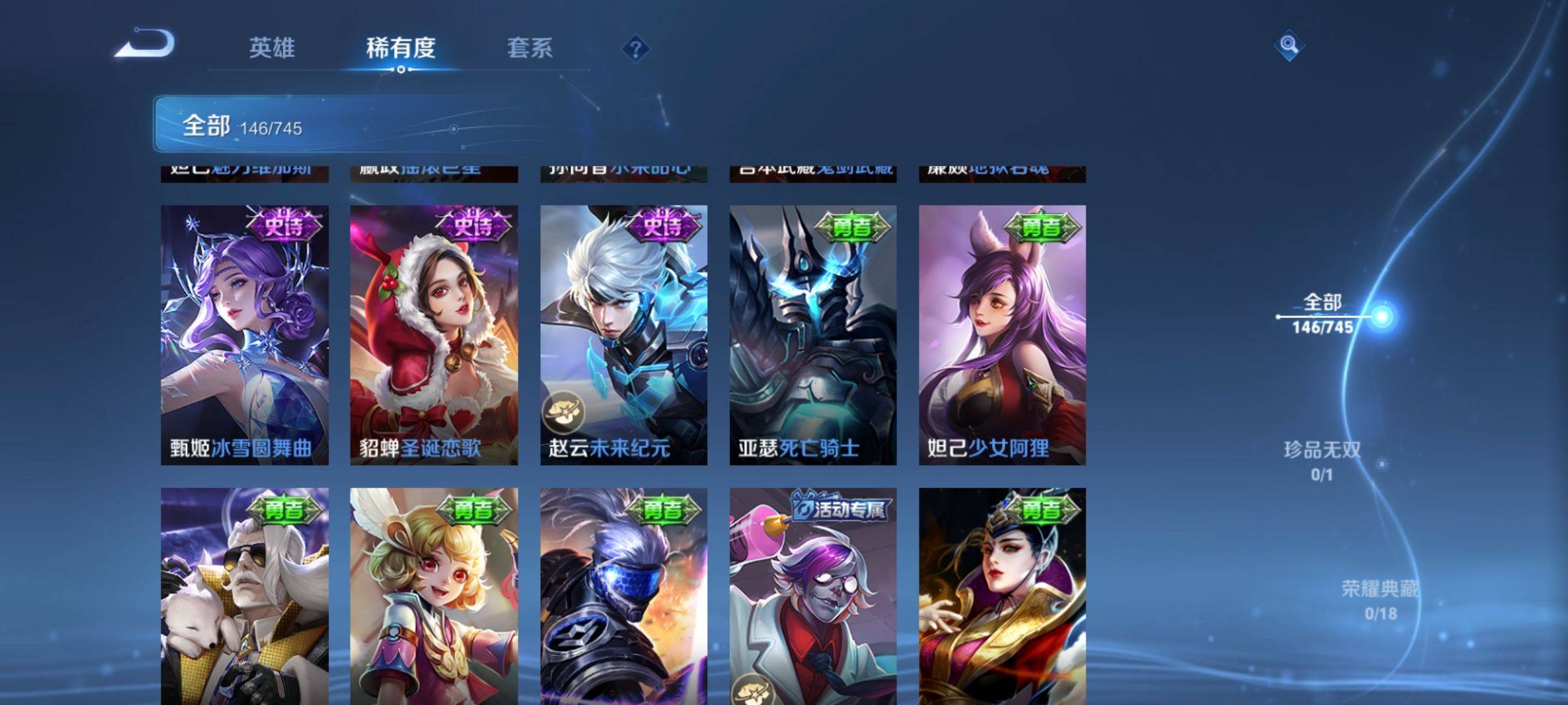Switch to the 英雄 tab
This screenshot has height=705, width=1568.
tap(272, 47)
